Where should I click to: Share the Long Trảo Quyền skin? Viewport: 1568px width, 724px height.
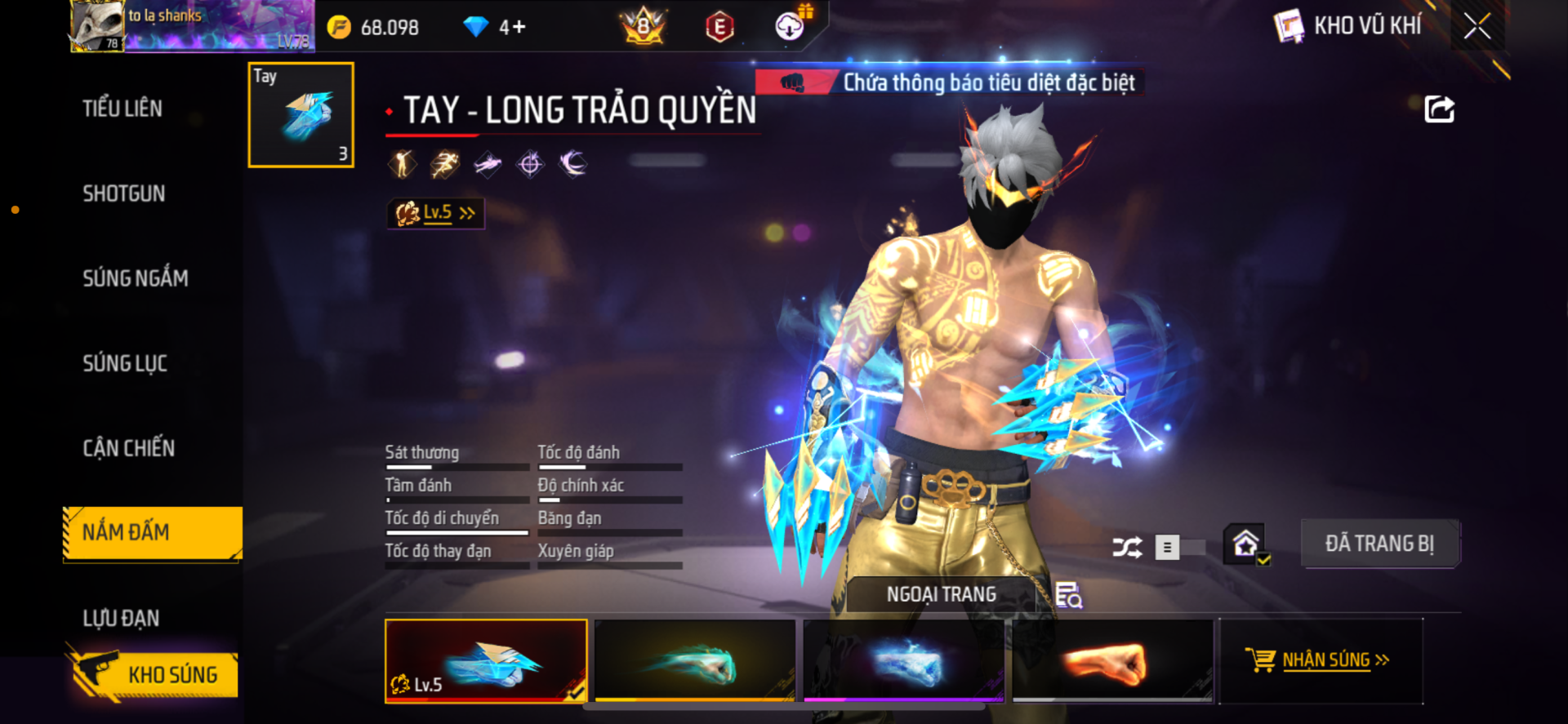point(1439,109)
